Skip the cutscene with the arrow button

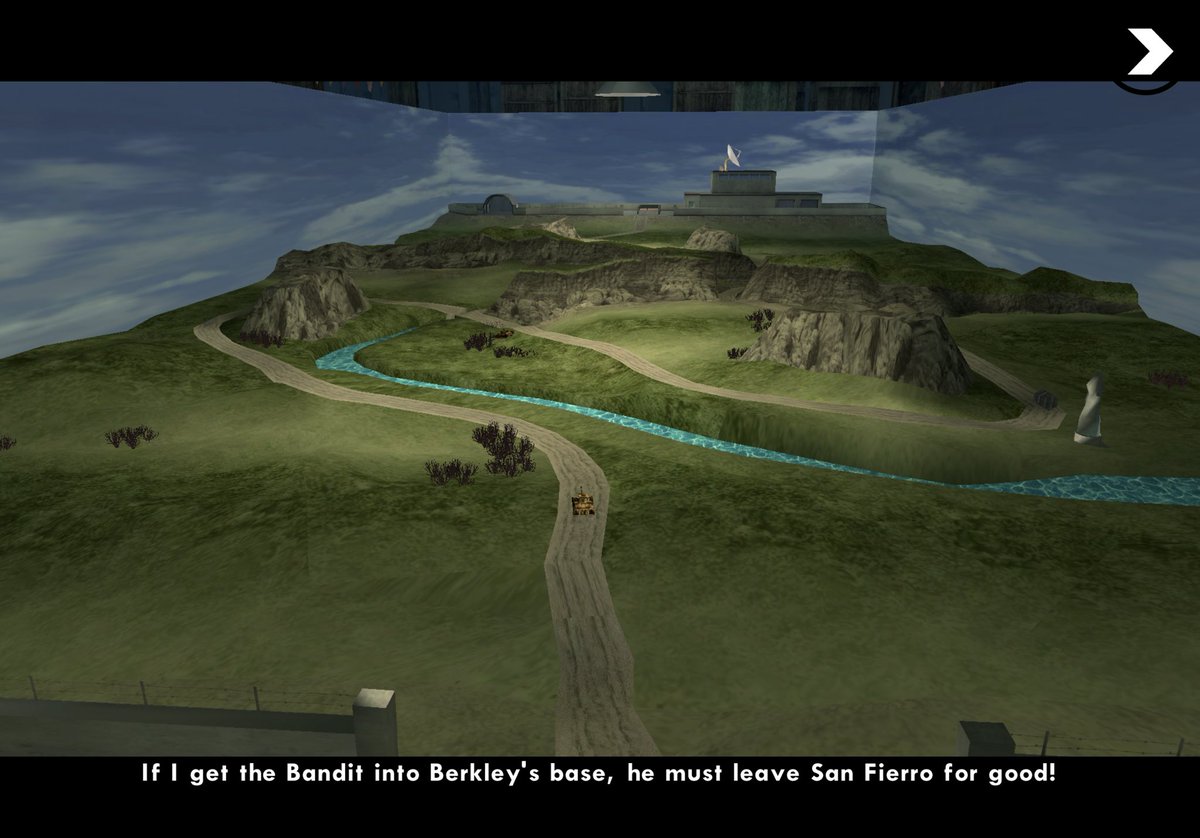point(1149,52)
